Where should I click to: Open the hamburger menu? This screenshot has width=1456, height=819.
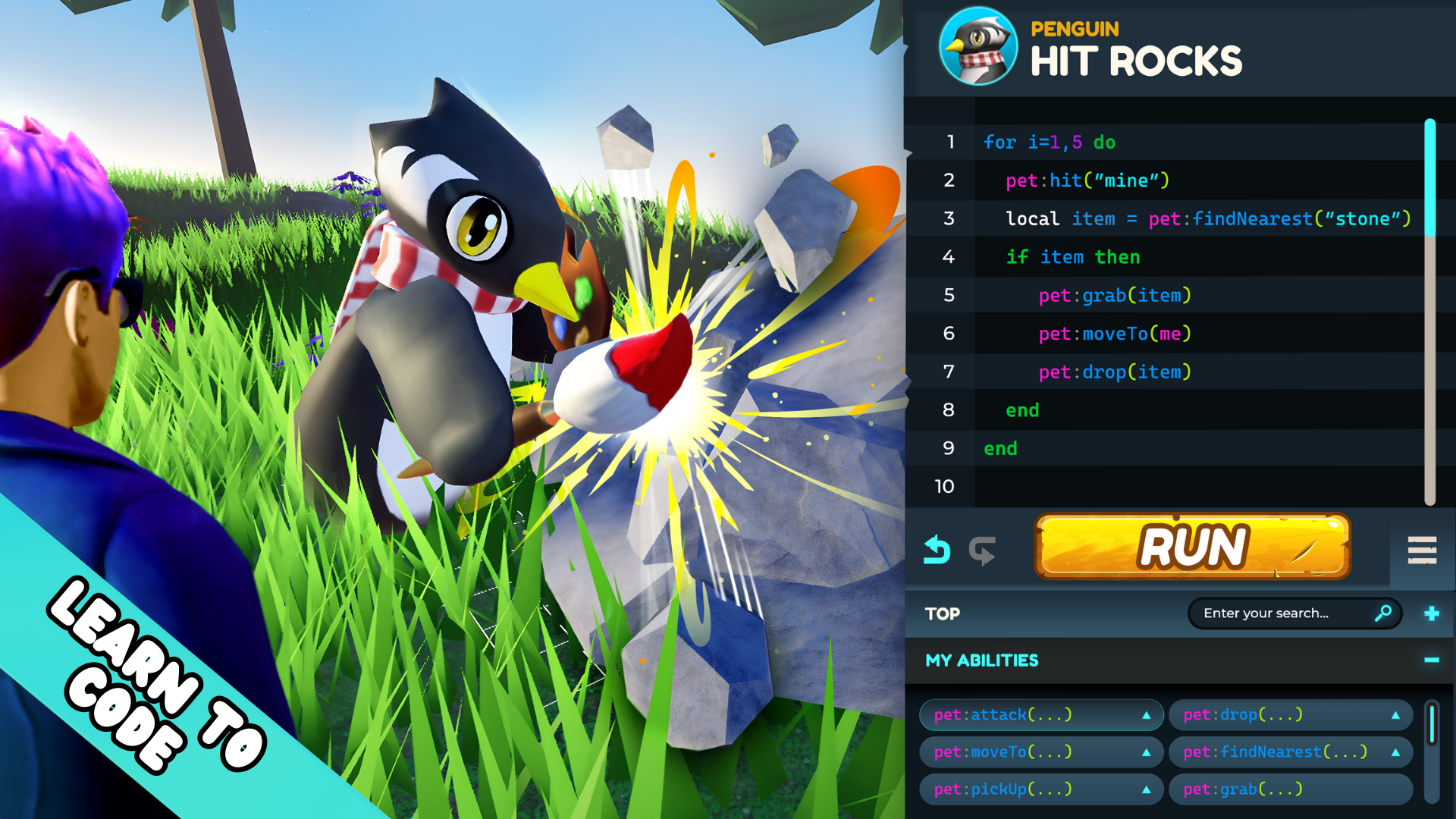coord(1422,550)
